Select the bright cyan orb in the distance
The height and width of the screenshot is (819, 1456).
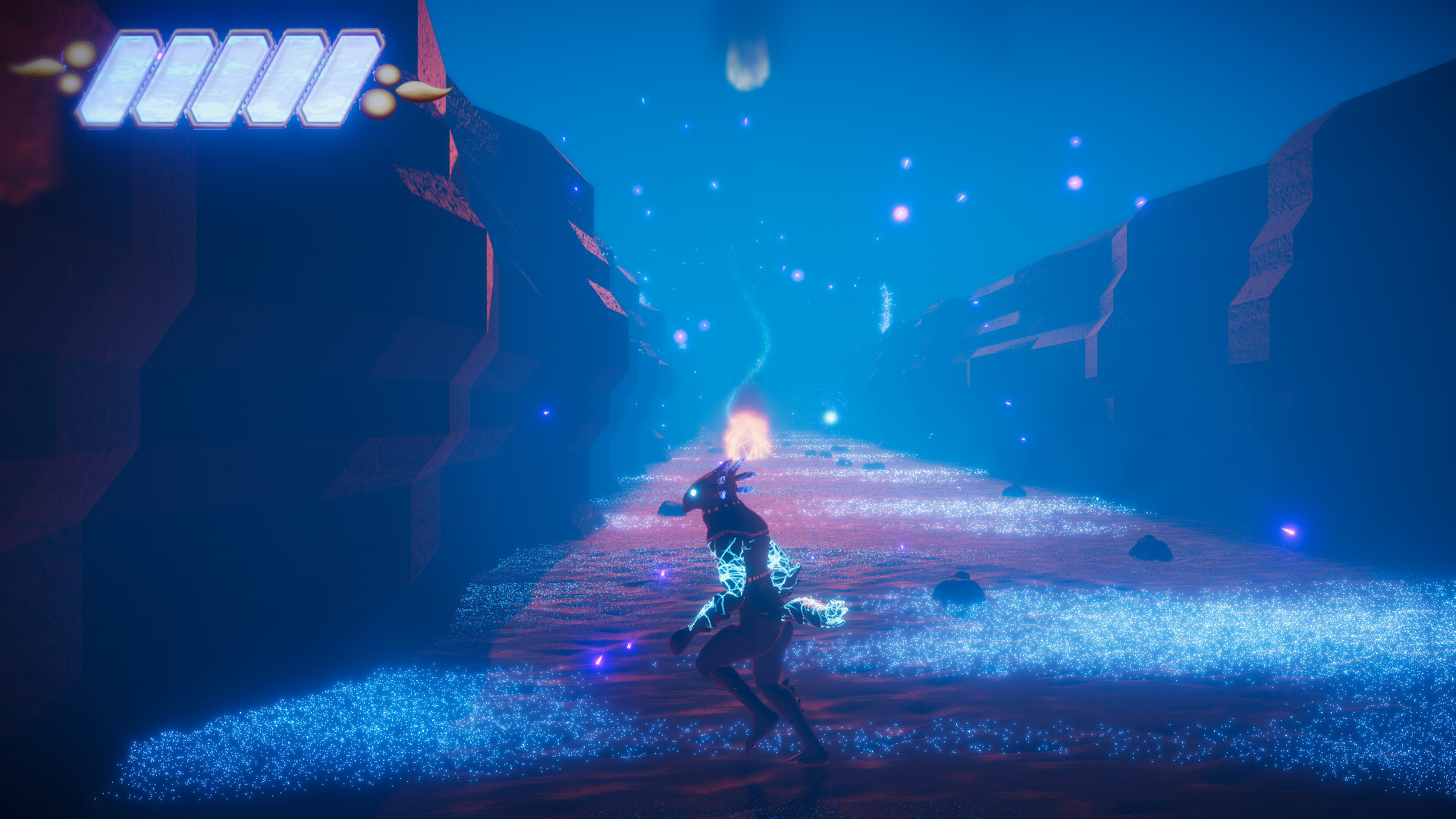pos(830,416)
